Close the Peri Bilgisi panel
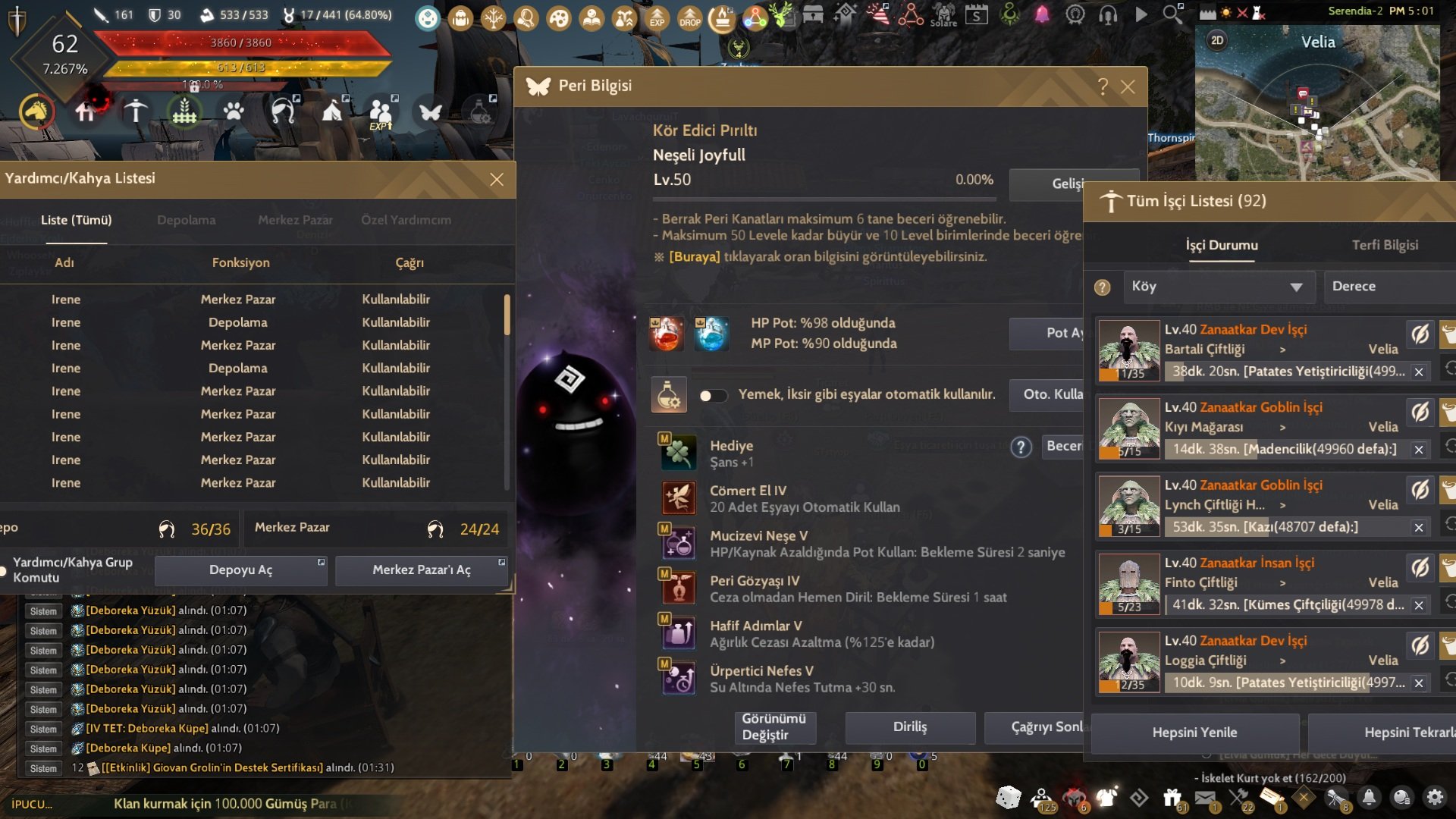The width and height of the screenshot is (1456, 819). click(x=1128, y=87)
